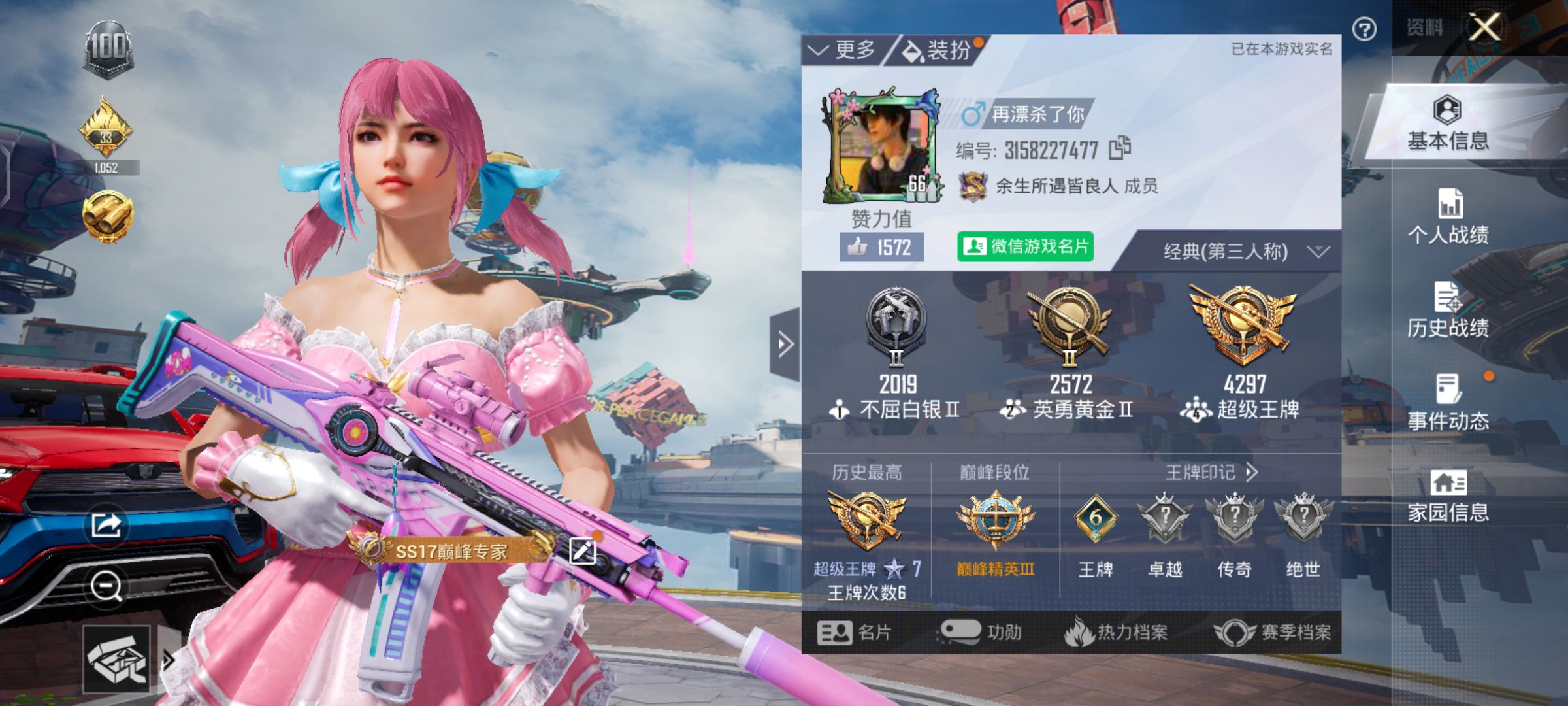Viewport: 1568px width, 706px height.
Task: Expand the 更多 dropdown
Action: 843,50
